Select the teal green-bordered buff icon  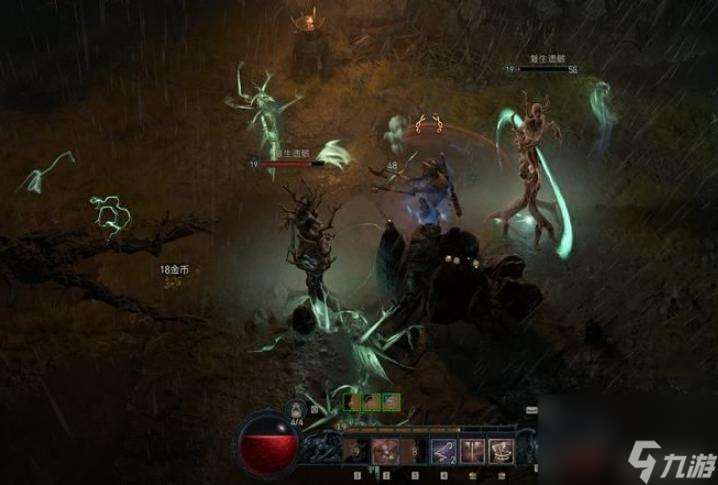(391, 402)
